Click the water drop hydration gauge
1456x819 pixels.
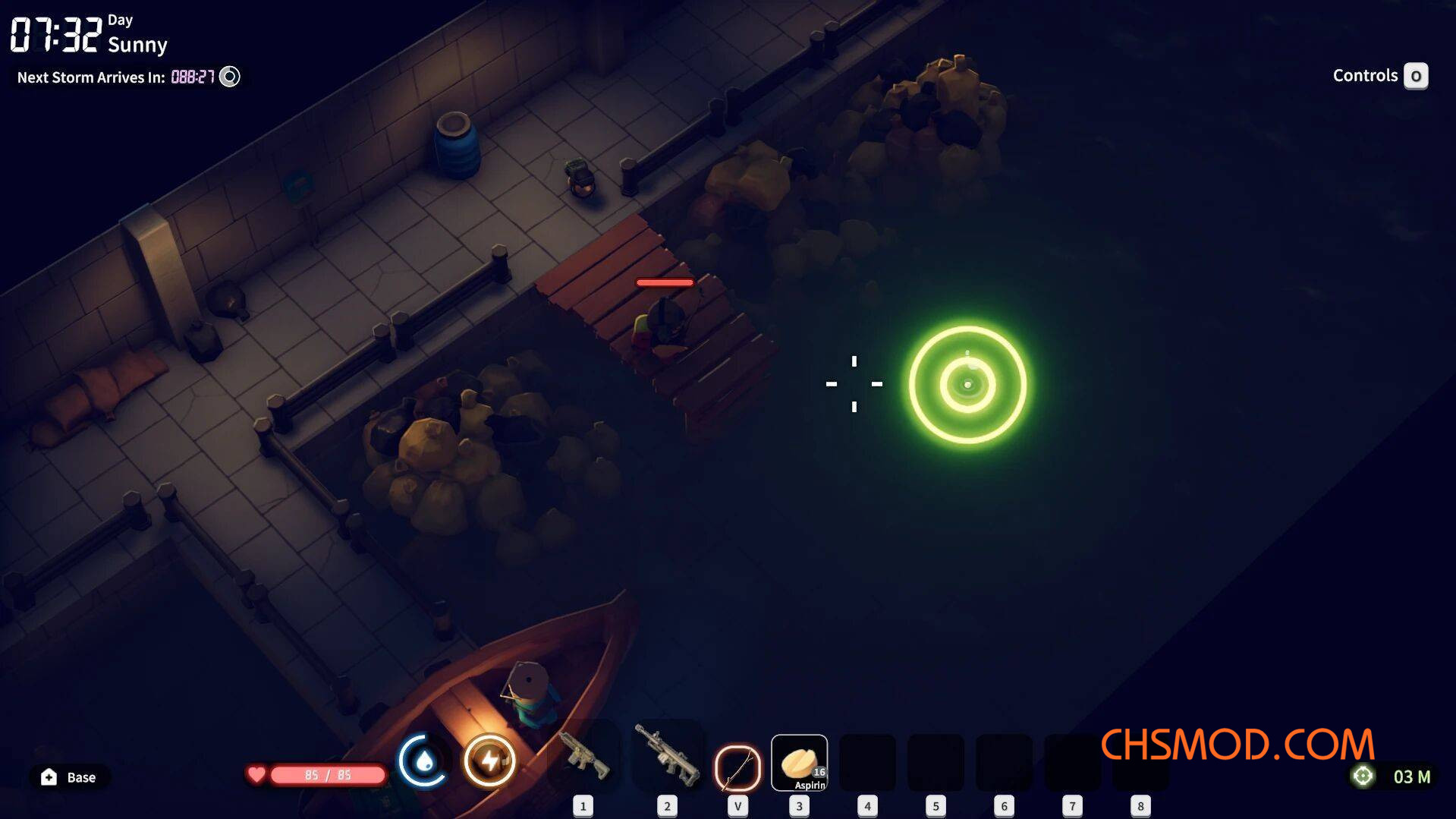point(423,761)
